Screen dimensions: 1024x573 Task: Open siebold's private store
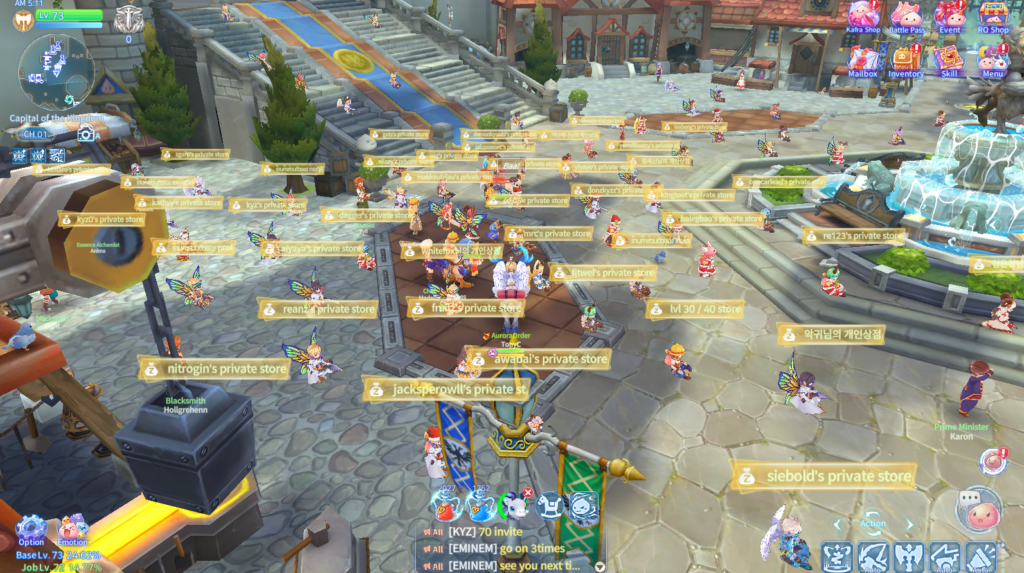tap(825, 477)
